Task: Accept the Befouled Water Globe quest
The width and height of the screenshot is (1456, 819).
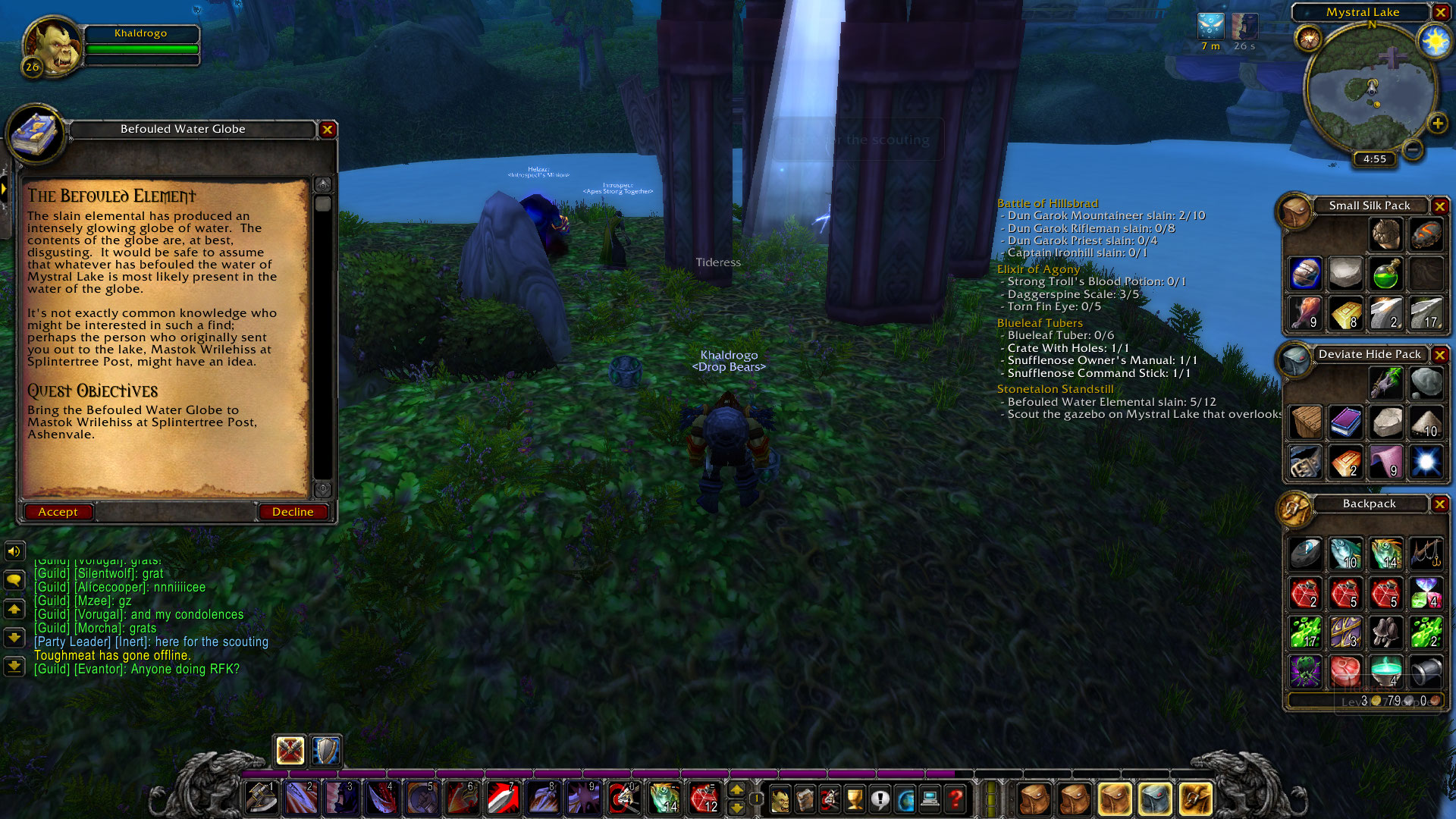Action: coord(58,511)
